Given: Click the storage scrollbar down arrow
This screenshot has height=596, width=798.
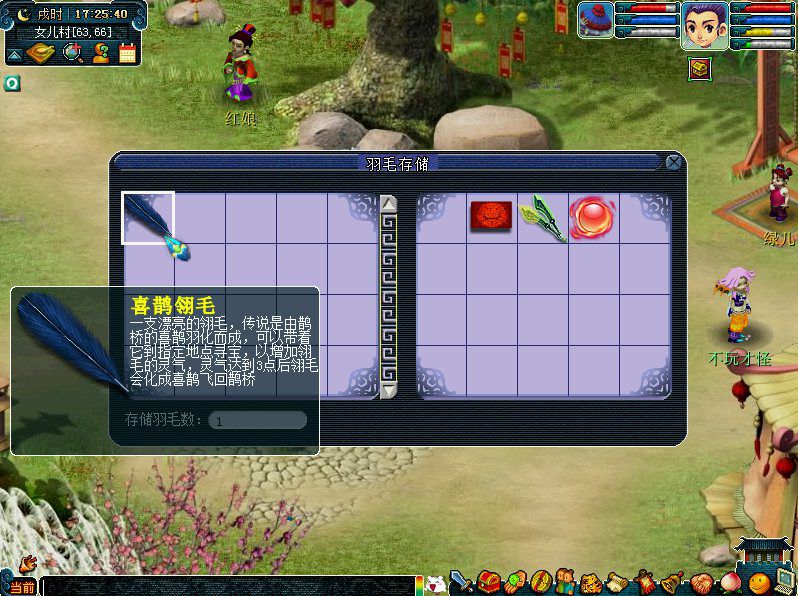Looking at the screenshot, I should click(x=389, y=389).
